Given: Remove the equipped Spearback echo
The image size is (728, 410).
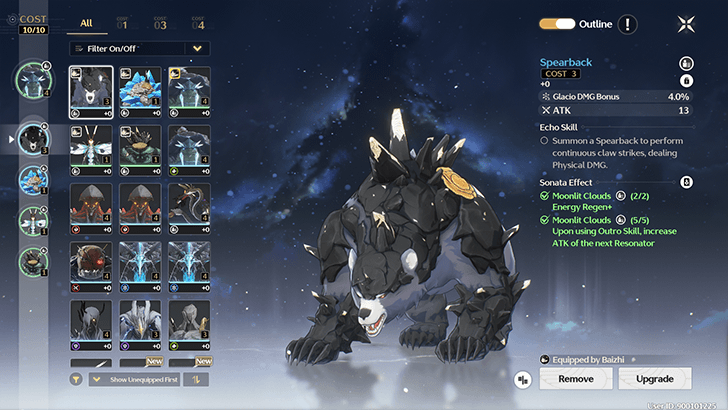Looking at the screenshot, I should pyautogui.click(x=575, y=379).
